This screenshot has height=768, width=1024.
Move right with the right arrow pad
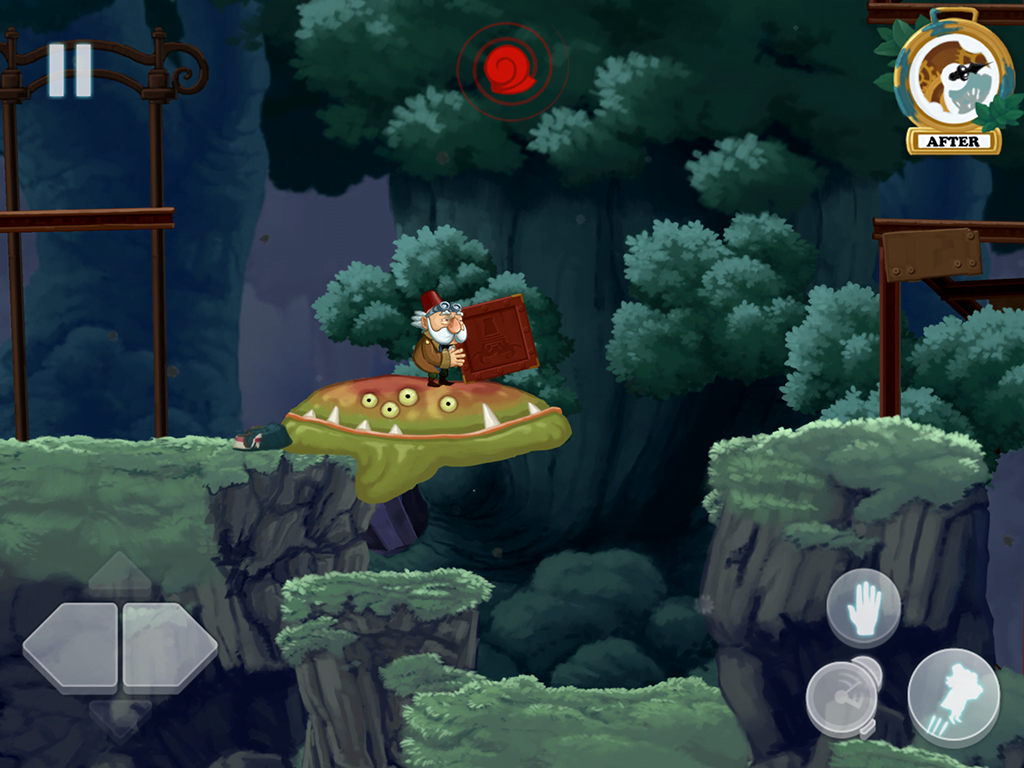click(168, 647)
